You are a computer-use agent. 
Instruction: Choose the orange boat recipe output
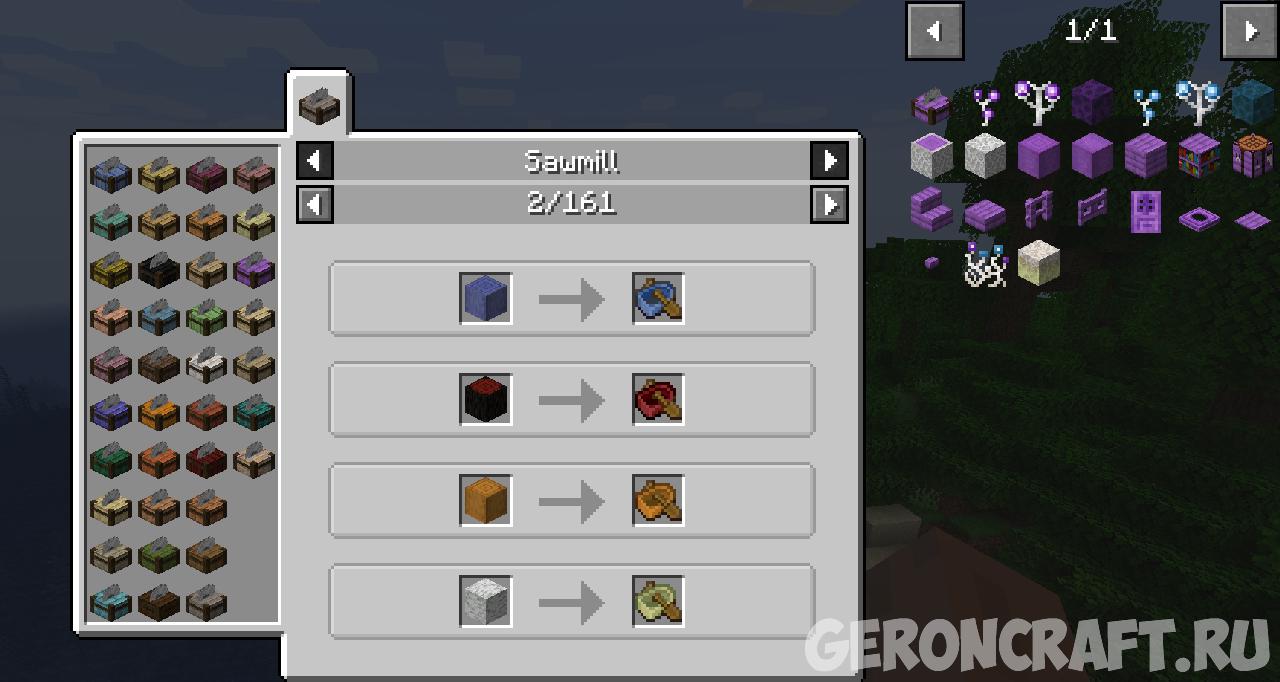coord(658,500)
